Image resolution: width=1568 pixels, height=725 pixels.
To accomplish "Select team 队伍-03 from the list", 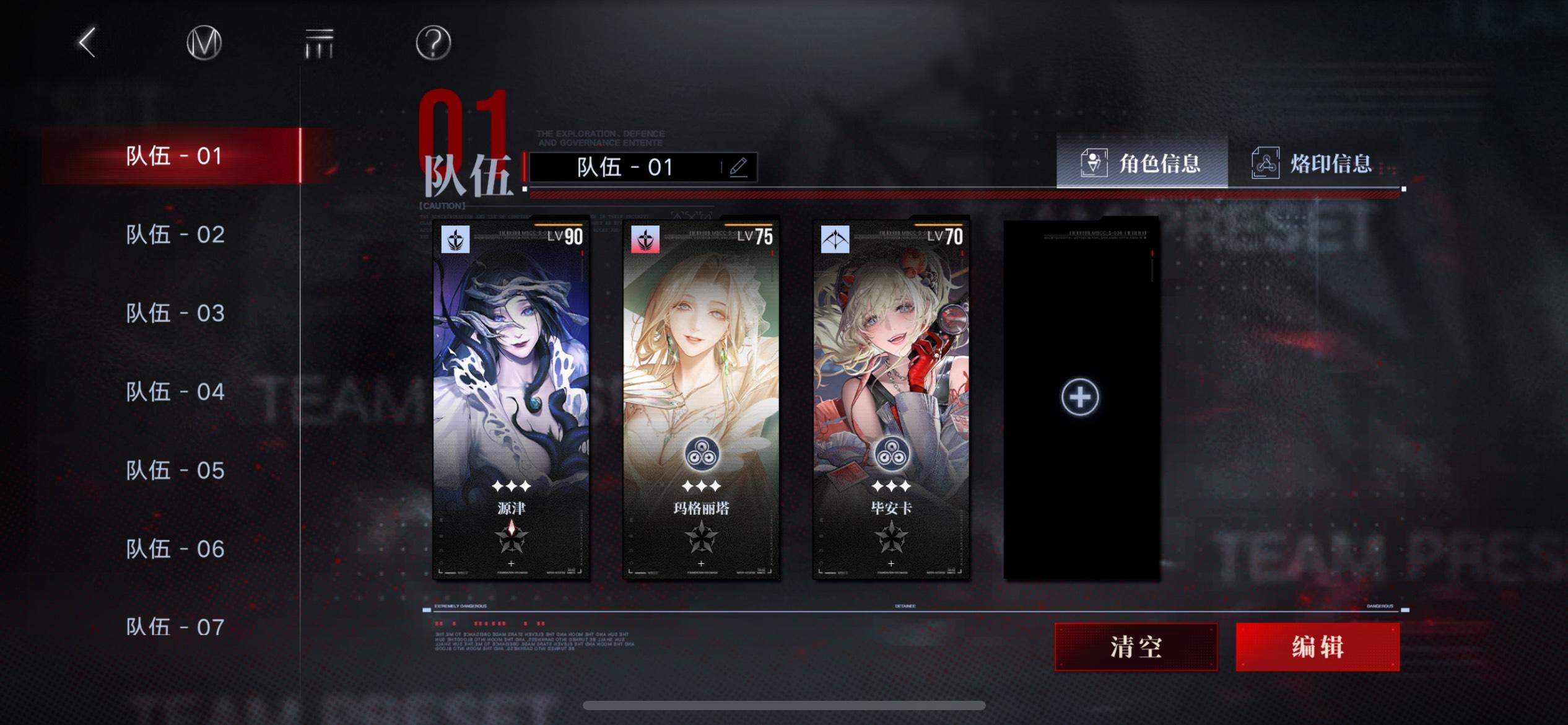I will pos(175,312).
